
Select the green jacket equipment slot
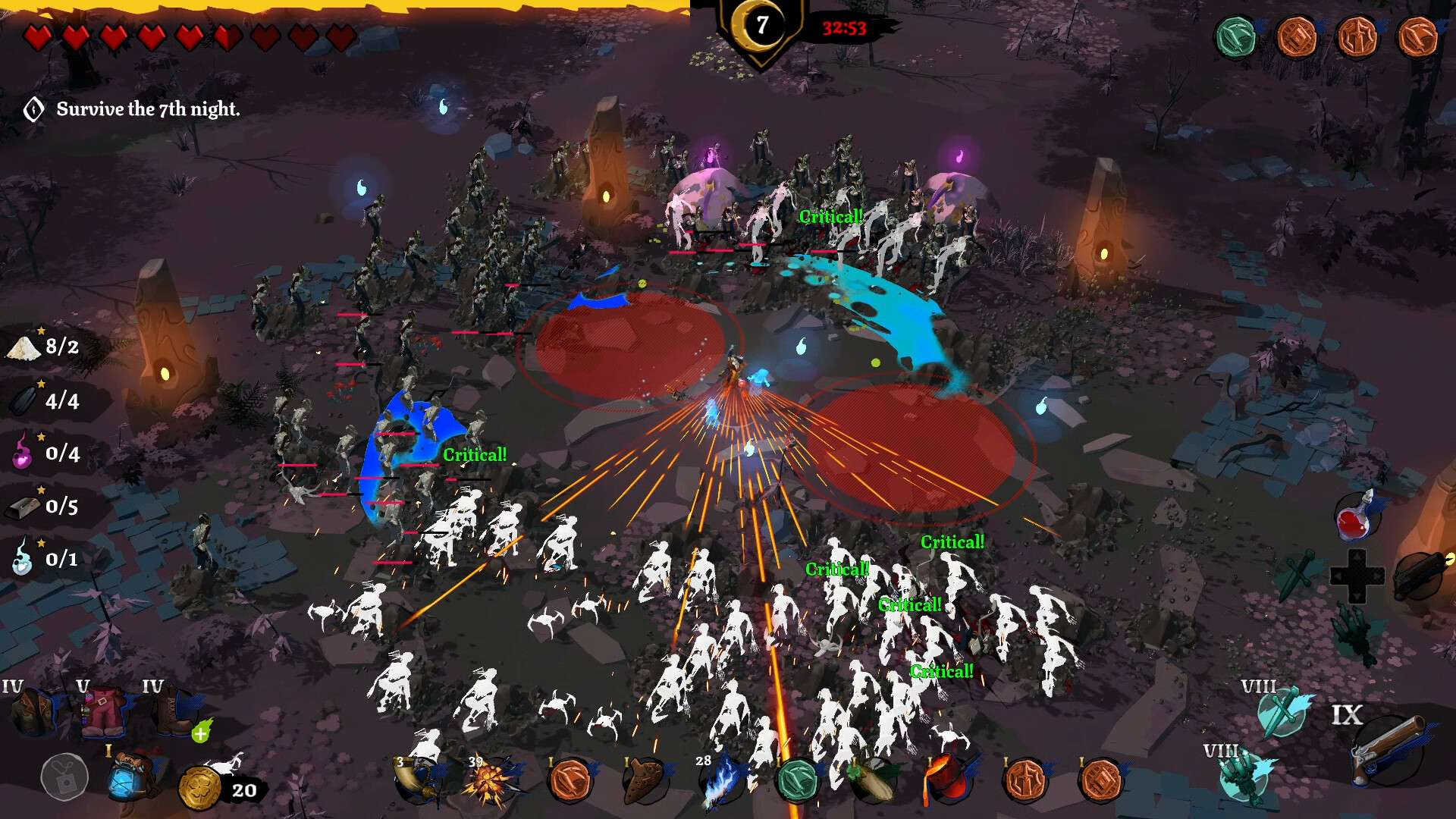click(x=32, y=713)
